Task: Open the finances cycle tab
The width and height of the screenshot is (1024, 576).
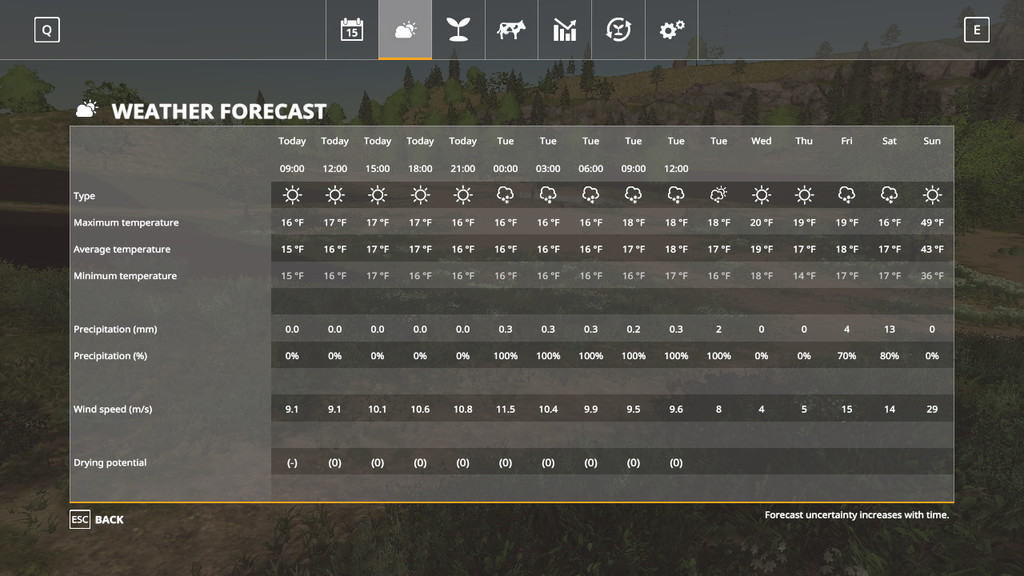Action: click(618, 30)
